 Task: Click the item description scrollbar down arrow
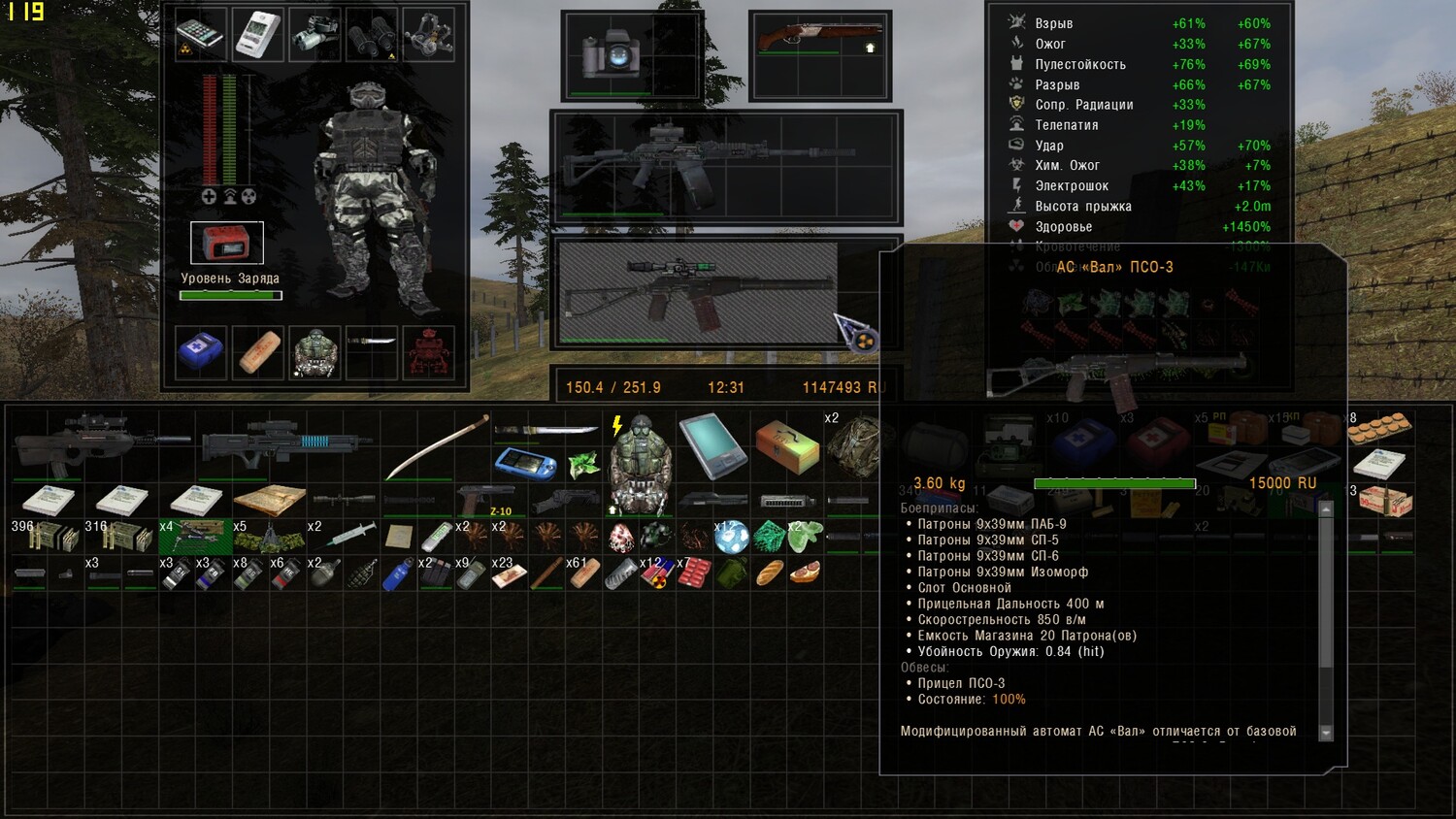click(1326, 733)
